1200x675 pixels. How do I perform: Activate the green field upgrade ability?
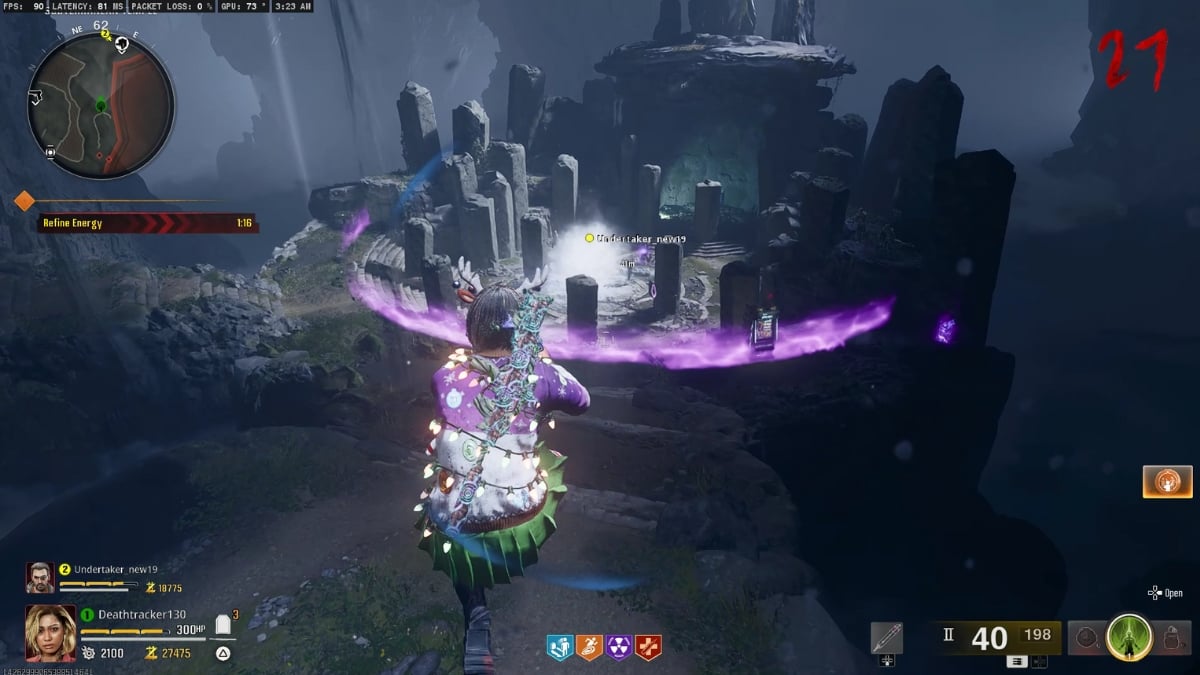pos(1129,638)
